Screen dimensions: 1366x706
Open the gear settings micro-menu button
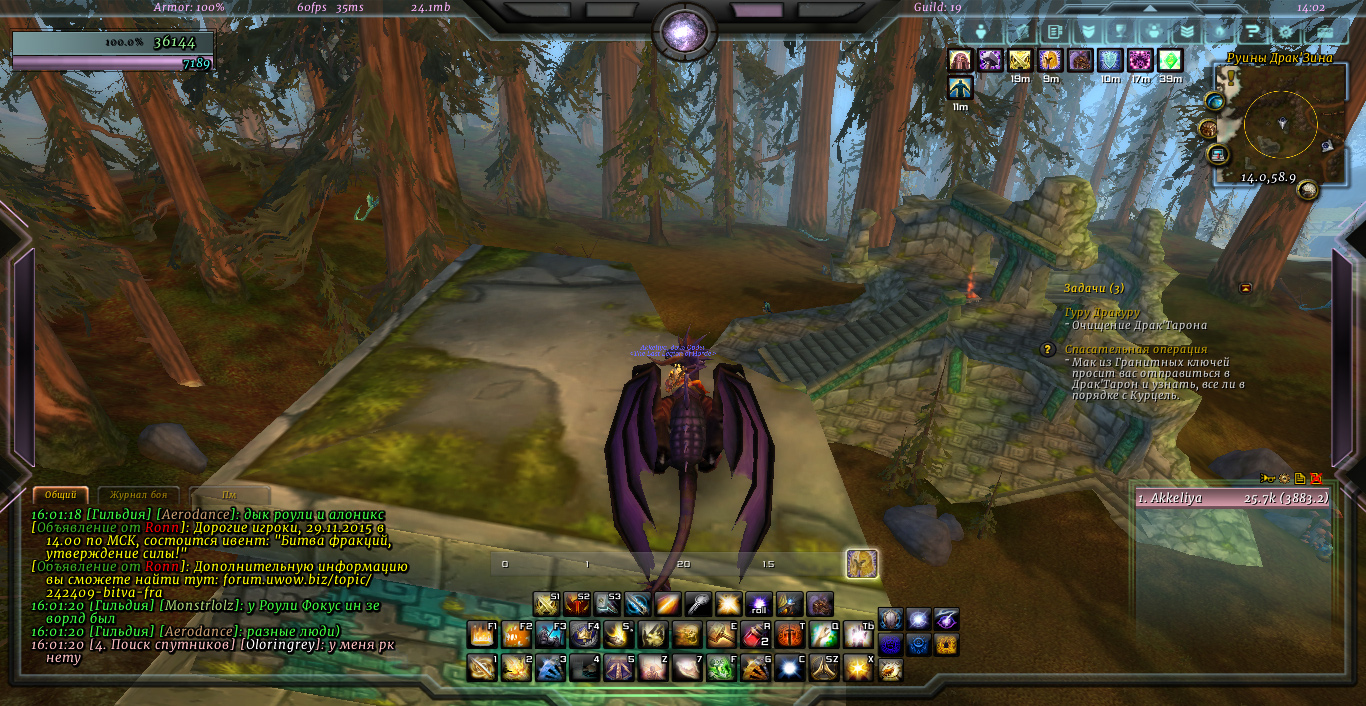pos(1286,31)
